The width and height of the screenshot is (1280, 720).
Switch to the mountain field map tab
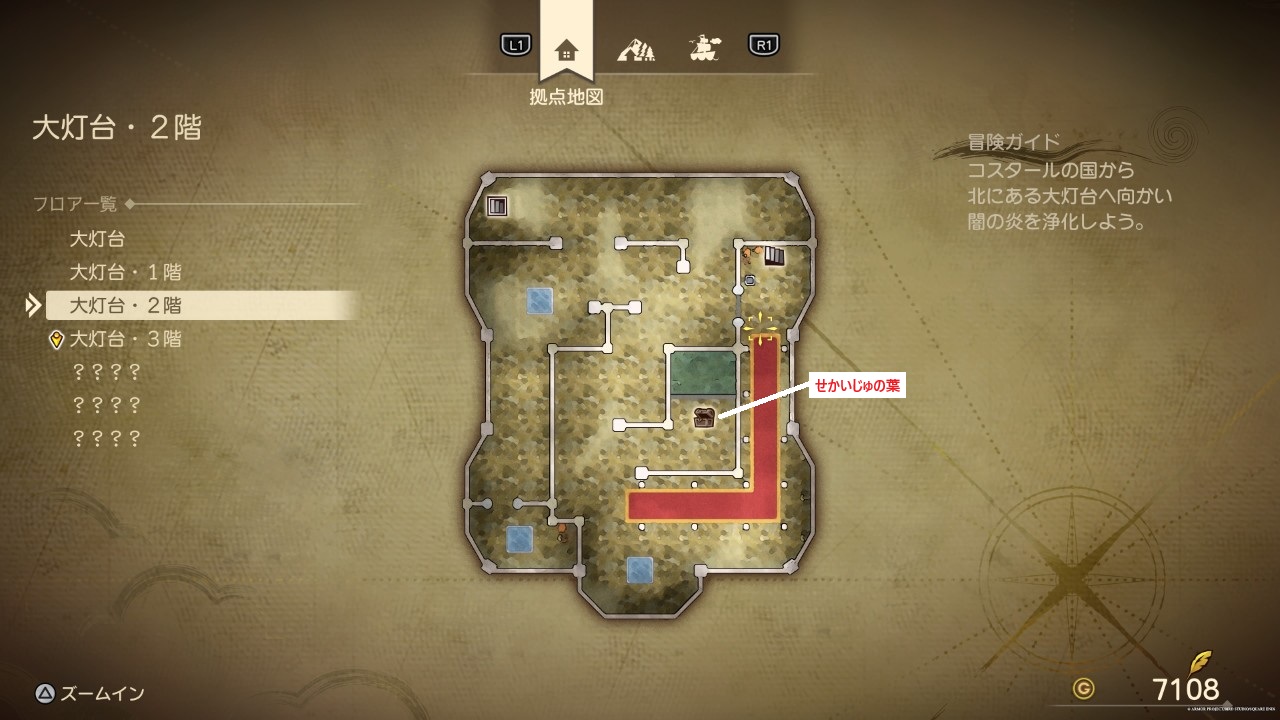coord(636,47)
